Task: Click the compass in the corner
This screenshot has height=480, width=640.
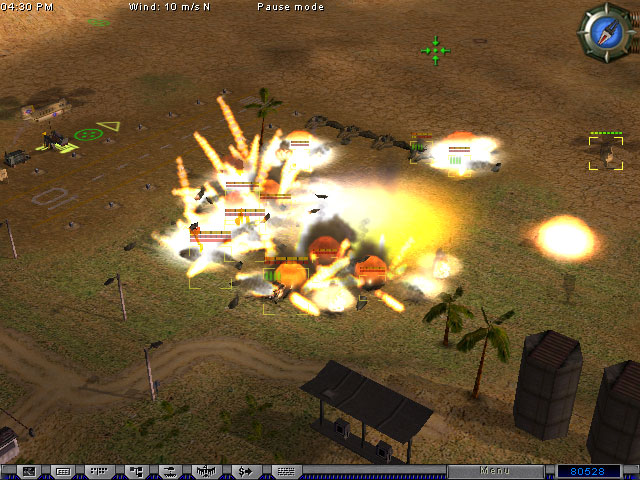Action: click(607, 31)
